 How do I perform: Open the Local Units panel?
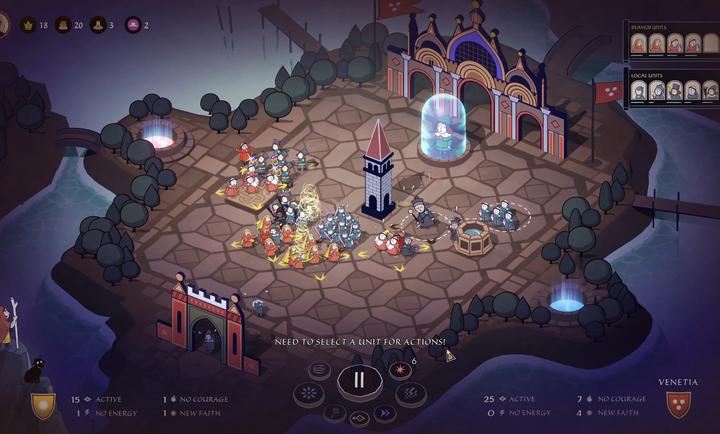pos(646,74)
